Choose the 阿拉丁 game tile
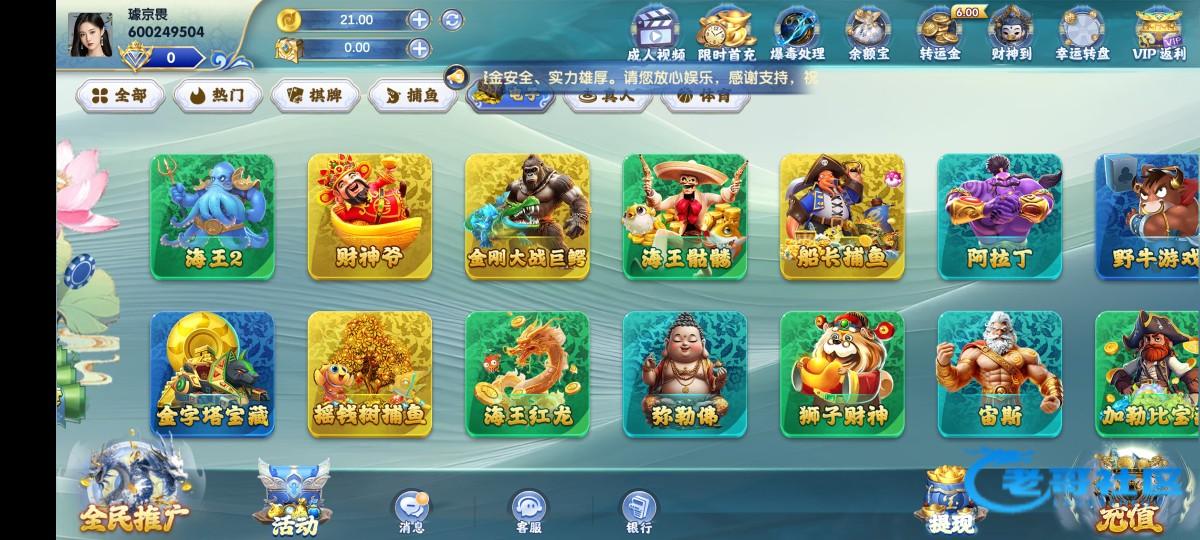Viewport: 1200px width, 540px height. click(x=999, y=216)
